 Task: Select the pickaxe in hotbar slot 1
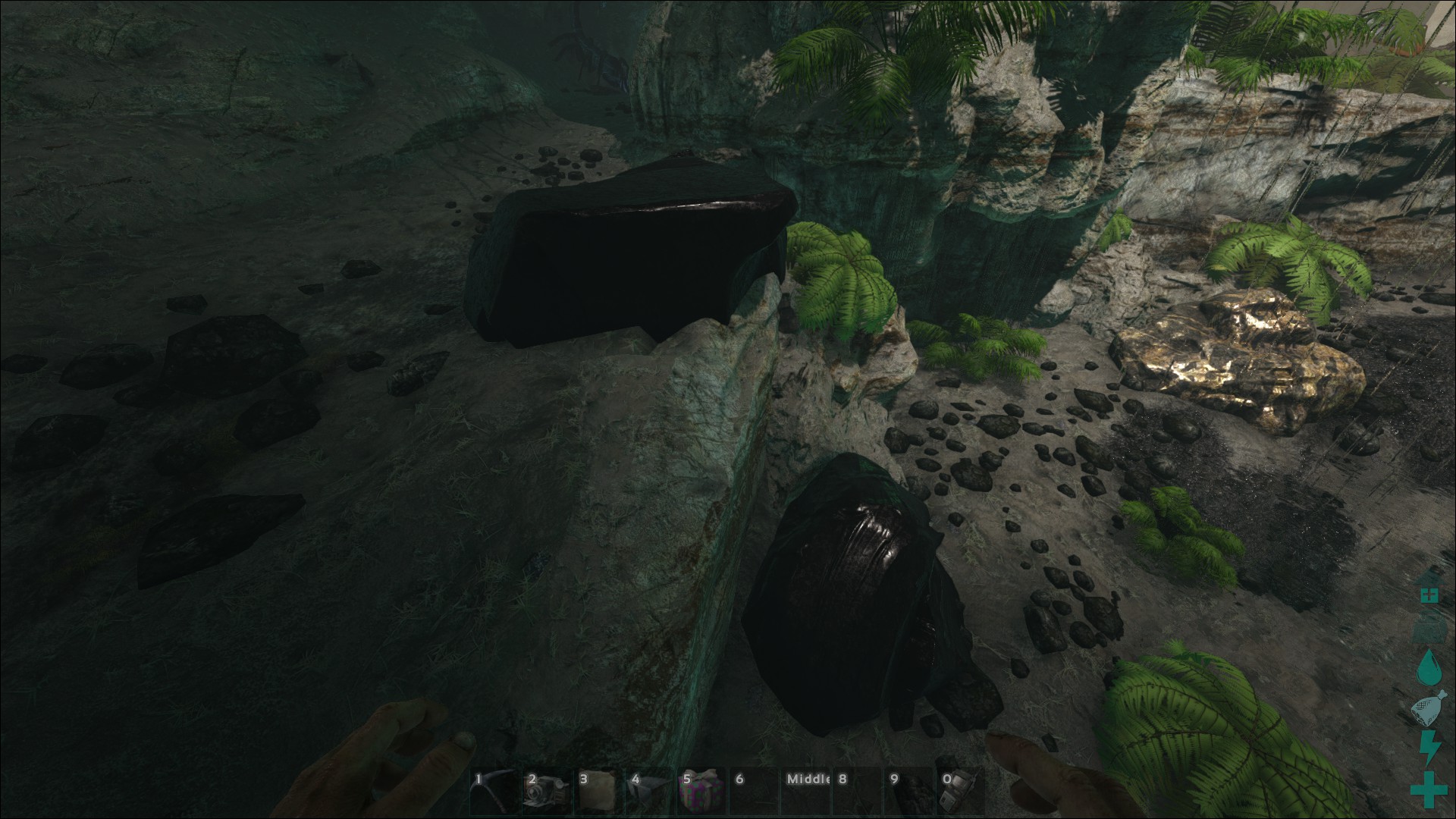493,791
